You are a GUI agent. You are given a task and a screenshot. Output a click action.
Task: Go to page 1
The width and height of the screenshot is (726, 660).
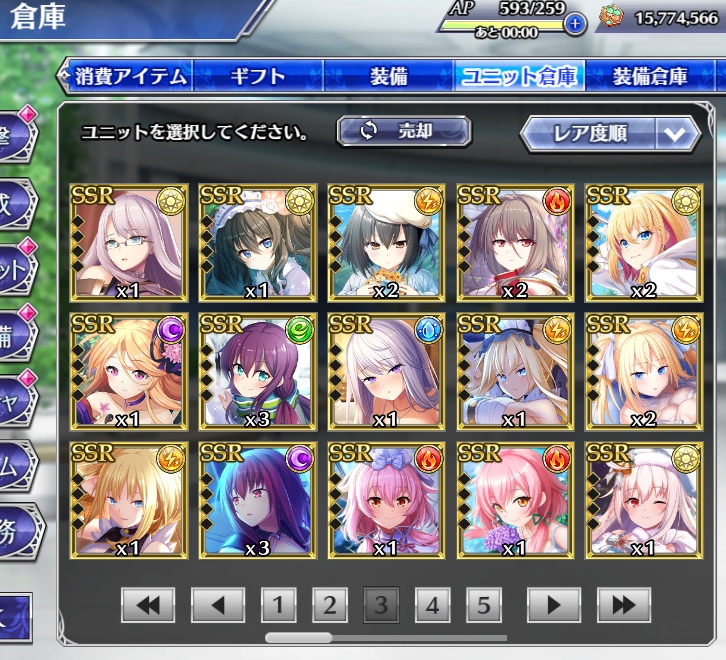(279, 604)
